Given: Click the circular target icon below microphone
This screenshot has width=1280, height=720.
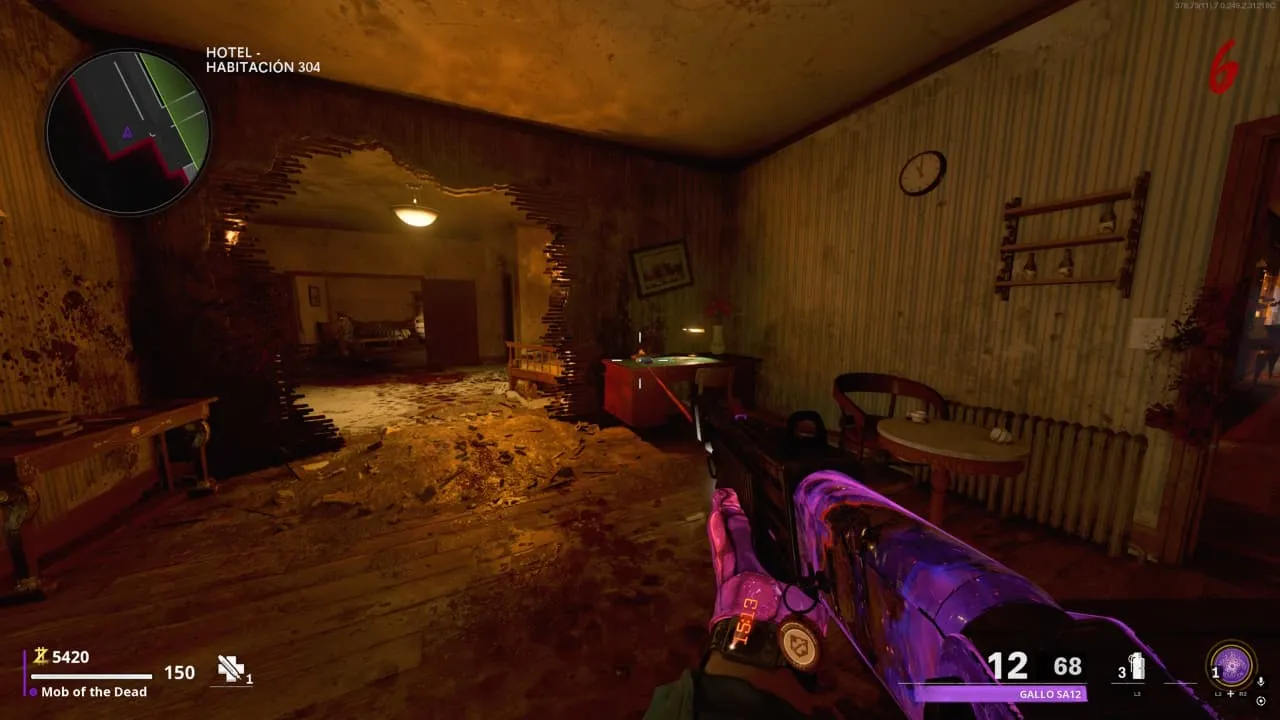Looking at the screenshot, I should (1261, 700).
